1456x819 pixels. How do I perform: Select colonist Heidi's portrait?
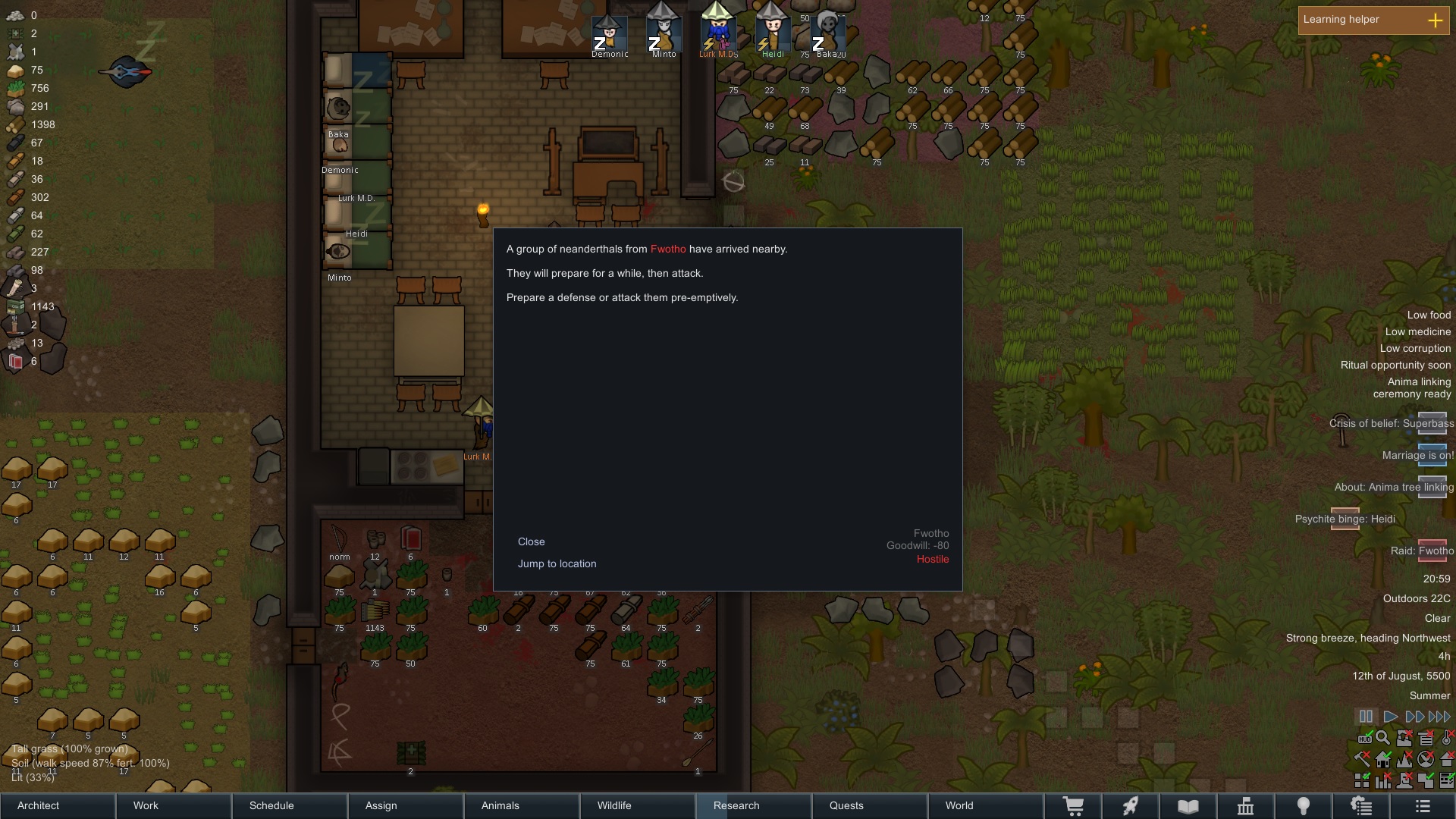pos(772,34)
